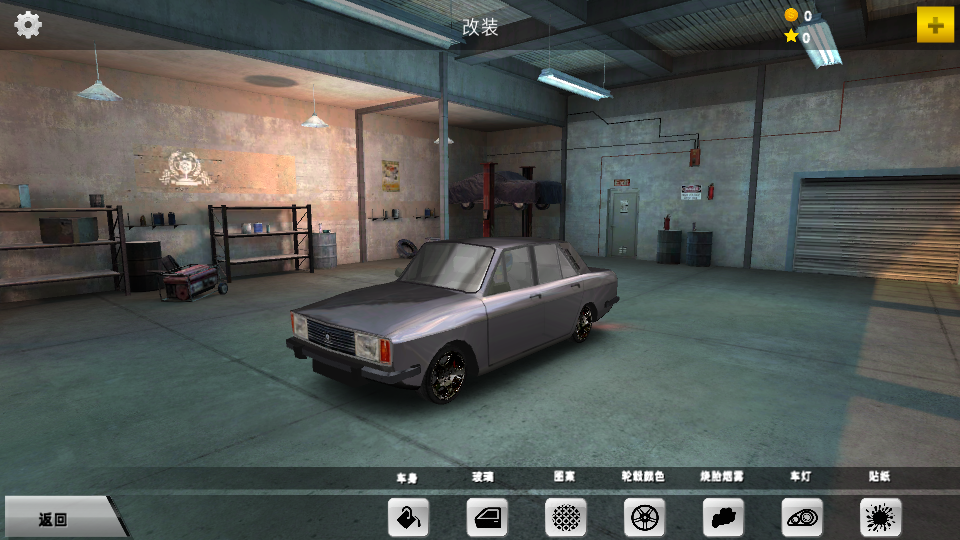The width and height of the screenshot is (960, 540).
Task: Open the dotted pattern customization
Action: click(566, 517)
